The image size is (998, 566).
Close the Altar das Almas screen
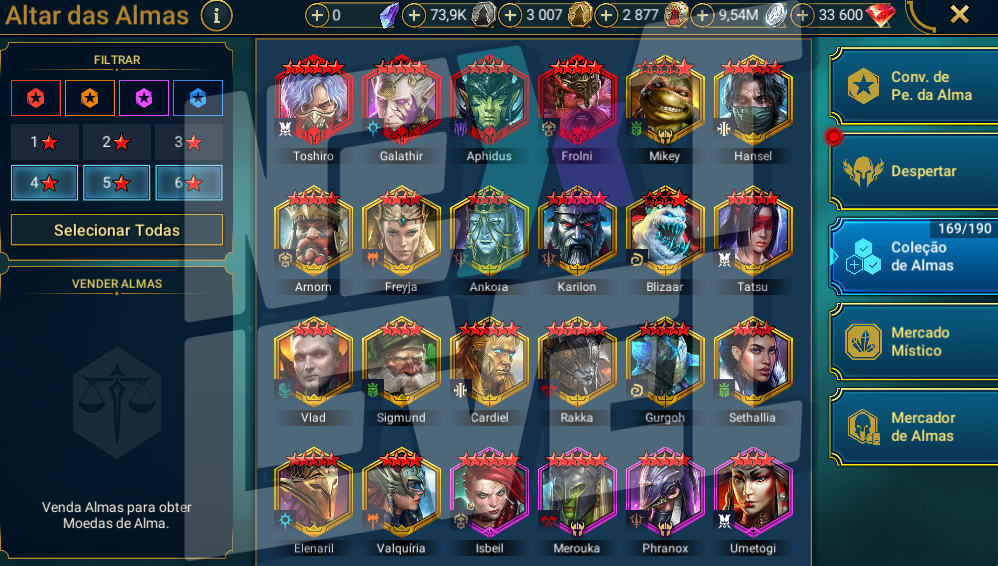(x=959, y=15)
